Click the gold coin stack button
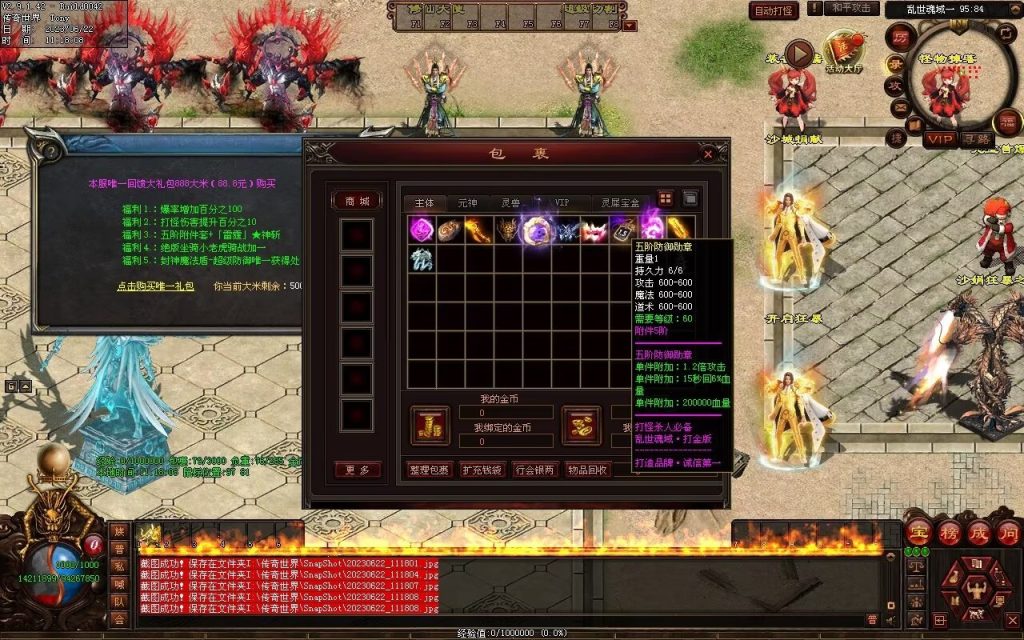Image resolution: width=1024 pixels, height=640 pixels. (x=430, y=425)
